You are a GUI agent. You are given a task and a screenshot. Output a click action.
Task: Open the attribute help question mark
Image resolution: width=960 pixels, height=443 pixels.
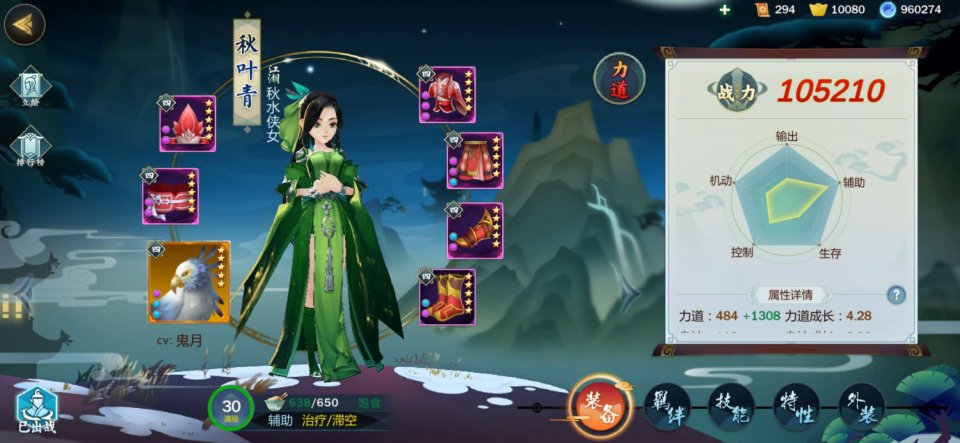click(x=896, y=295)
